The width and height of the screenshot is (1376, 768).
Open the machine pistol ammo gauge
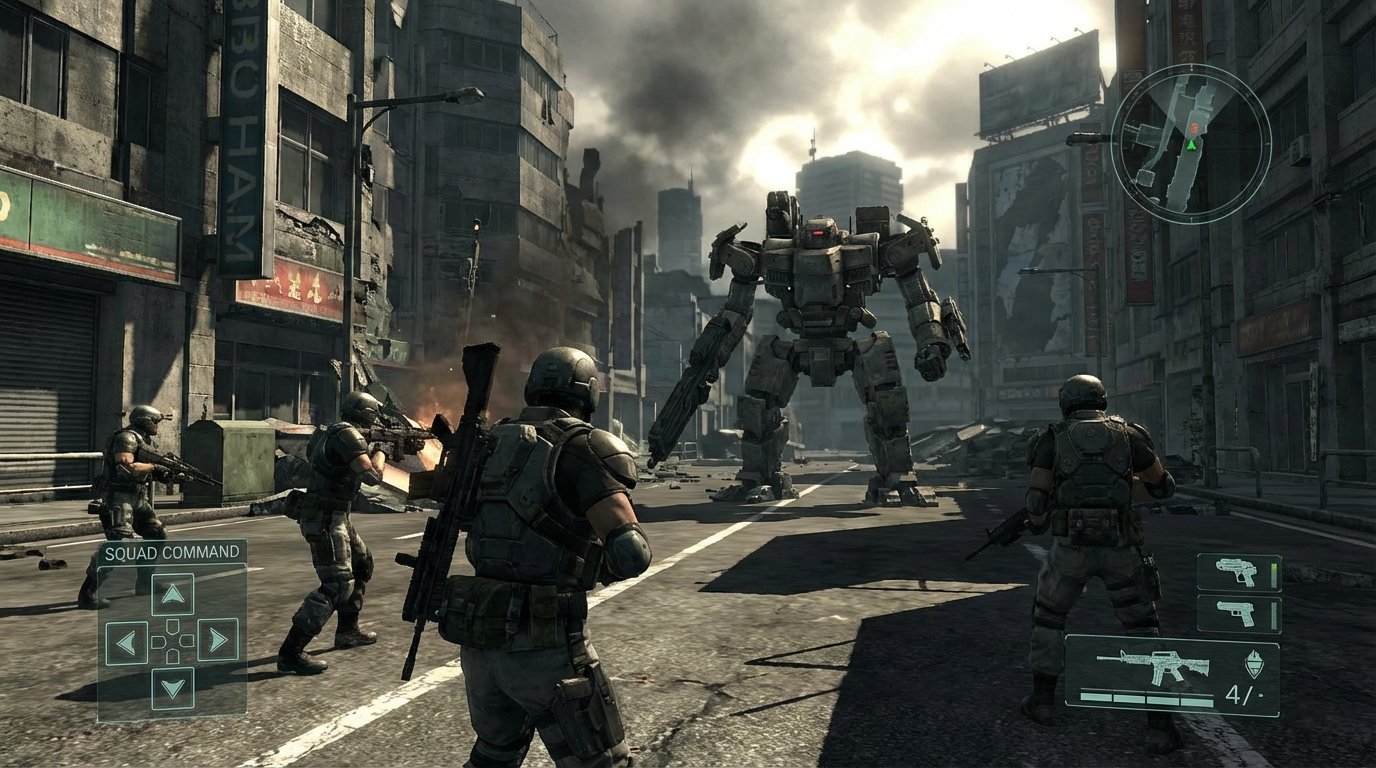(1274, 573)
